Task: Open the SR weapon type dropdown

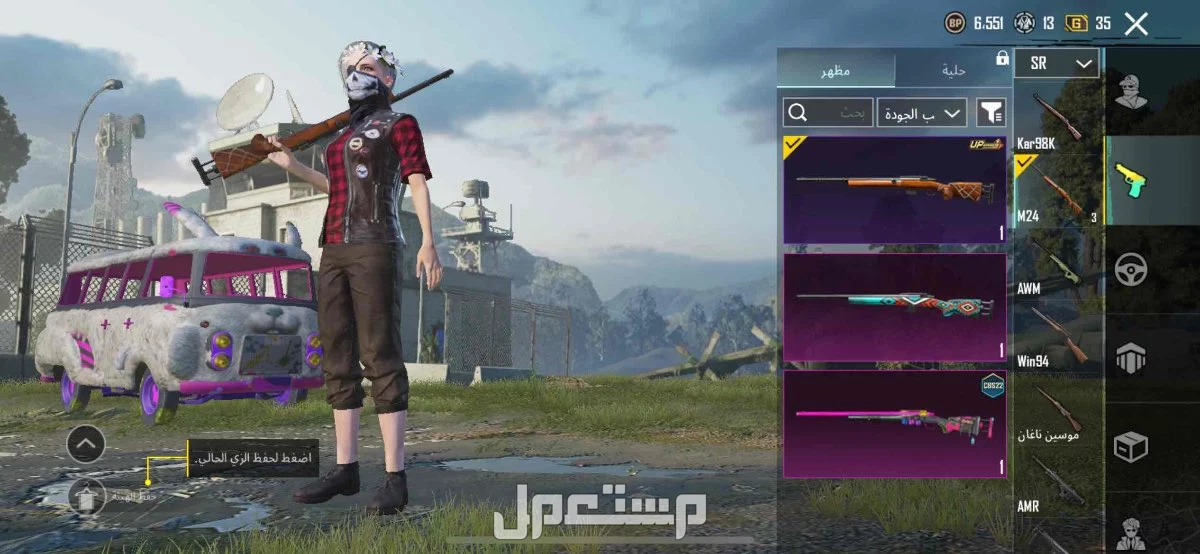Action: coord(1056,64)
